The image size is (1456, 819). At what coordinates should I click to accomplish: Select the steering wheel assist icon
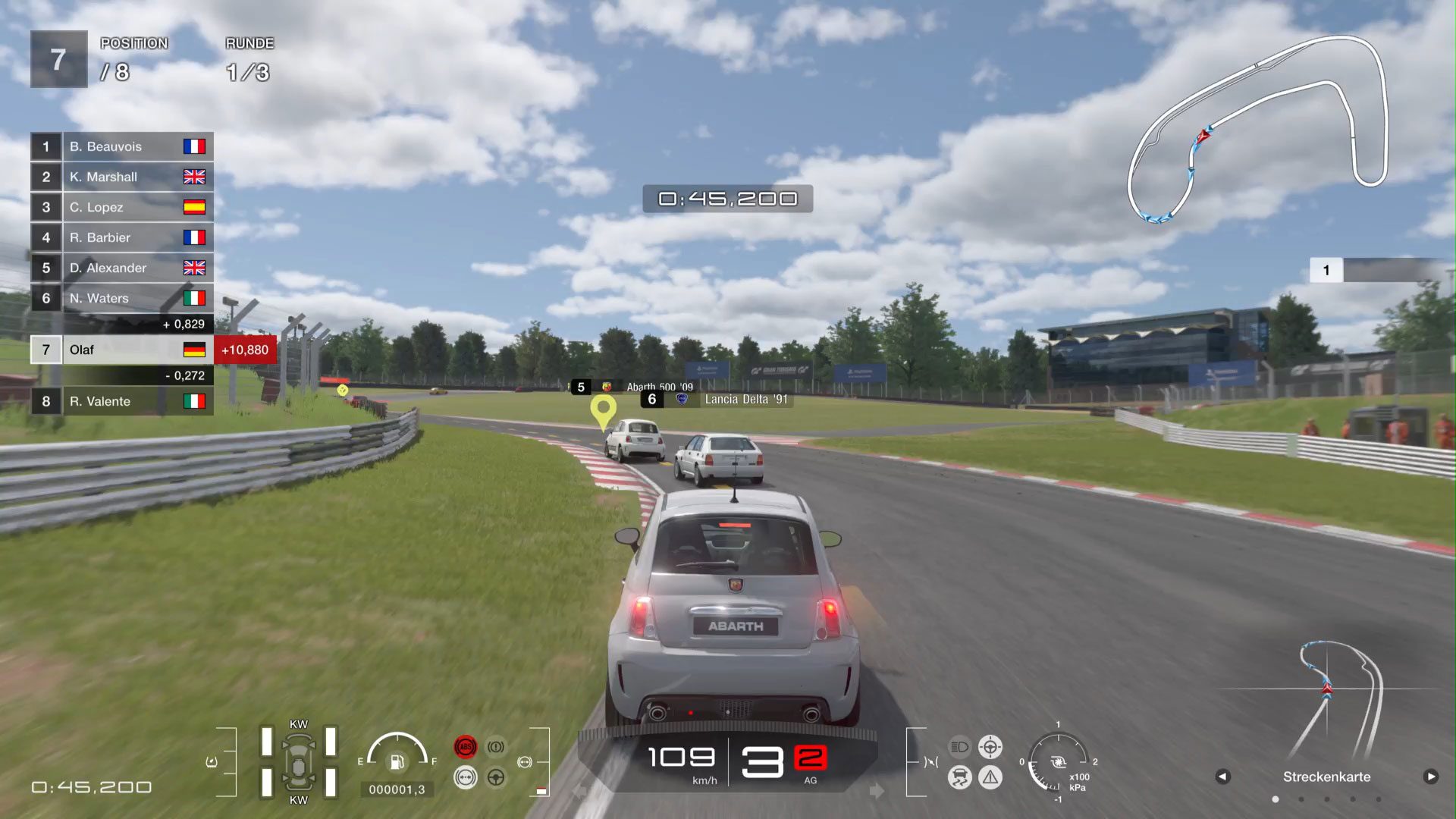pos(496,777)
